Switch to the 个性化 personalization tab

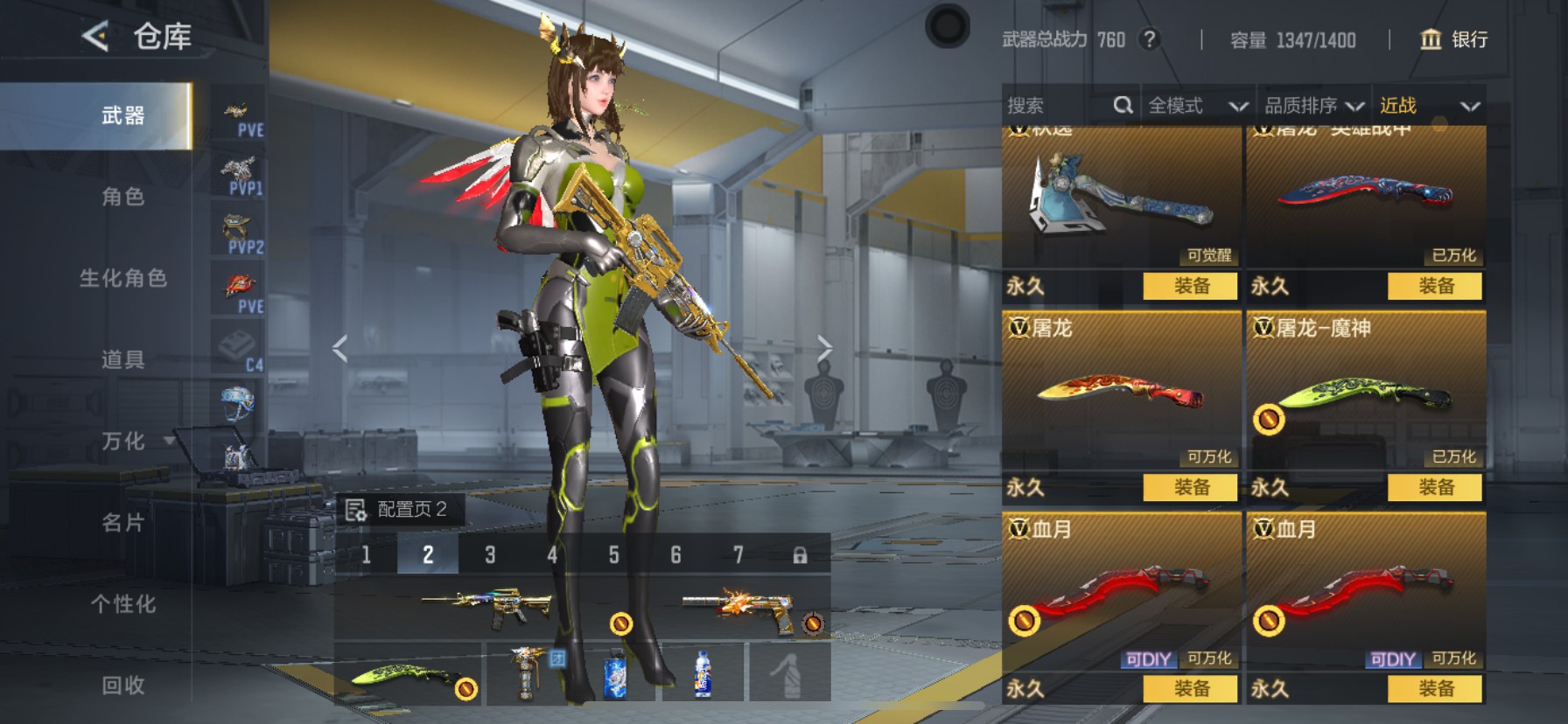coord(122,604)
